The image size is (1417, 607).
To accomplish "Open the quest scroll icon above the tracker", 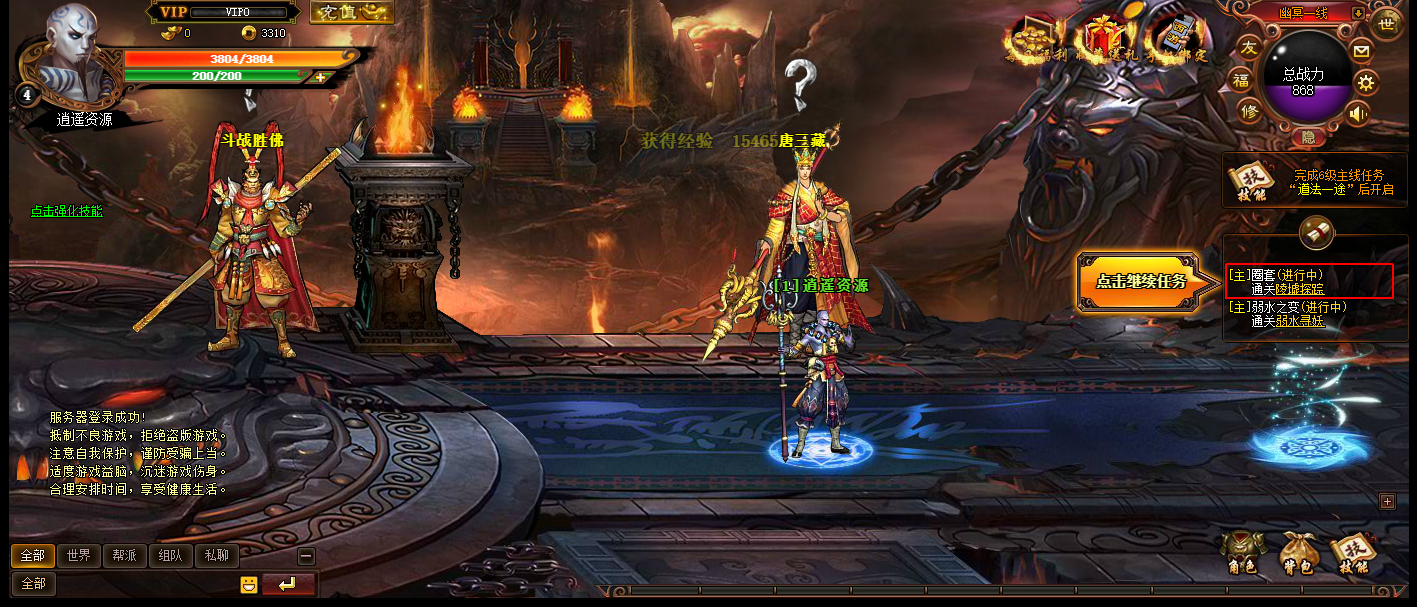I will click(1316, 233).
